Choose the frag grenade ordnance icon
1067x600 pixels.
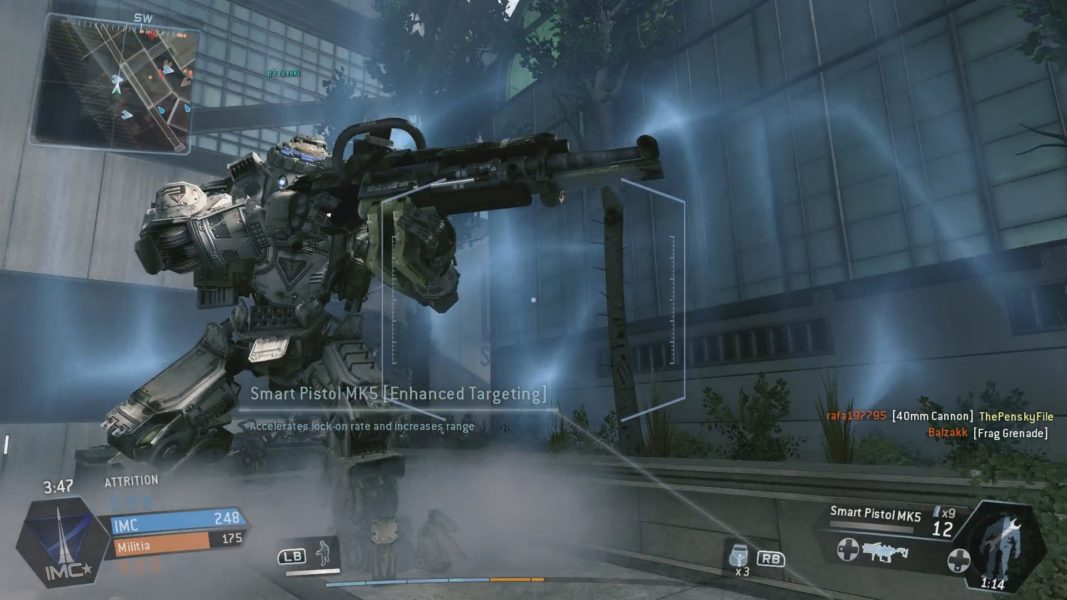[x=741, y=555]
